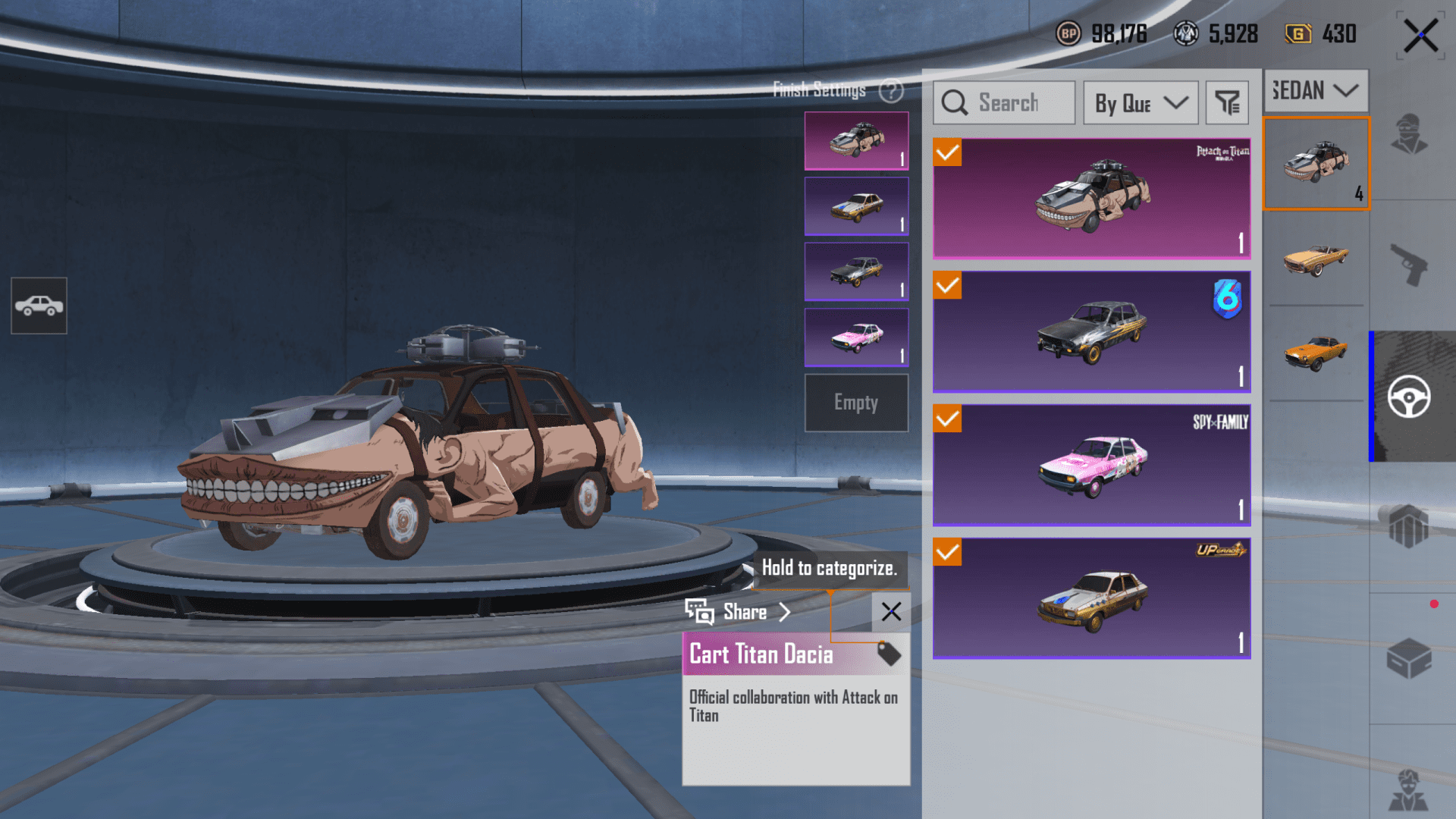Open the filter options button
The height and width of the screenshot is (819, 1456).
[x=1226, y=102]
